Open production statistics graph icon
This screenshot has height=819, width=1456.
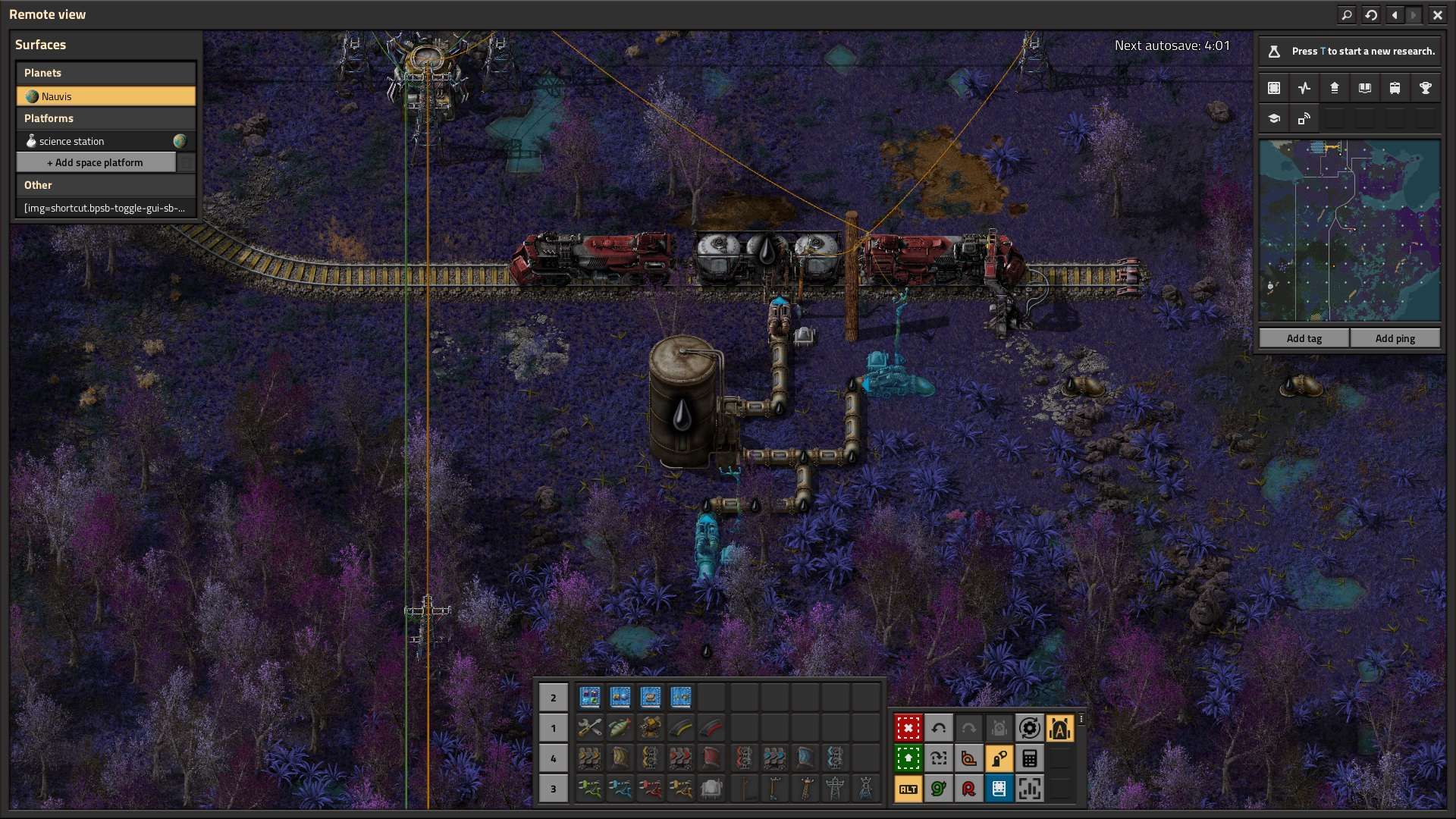[x=1304, y=88]
